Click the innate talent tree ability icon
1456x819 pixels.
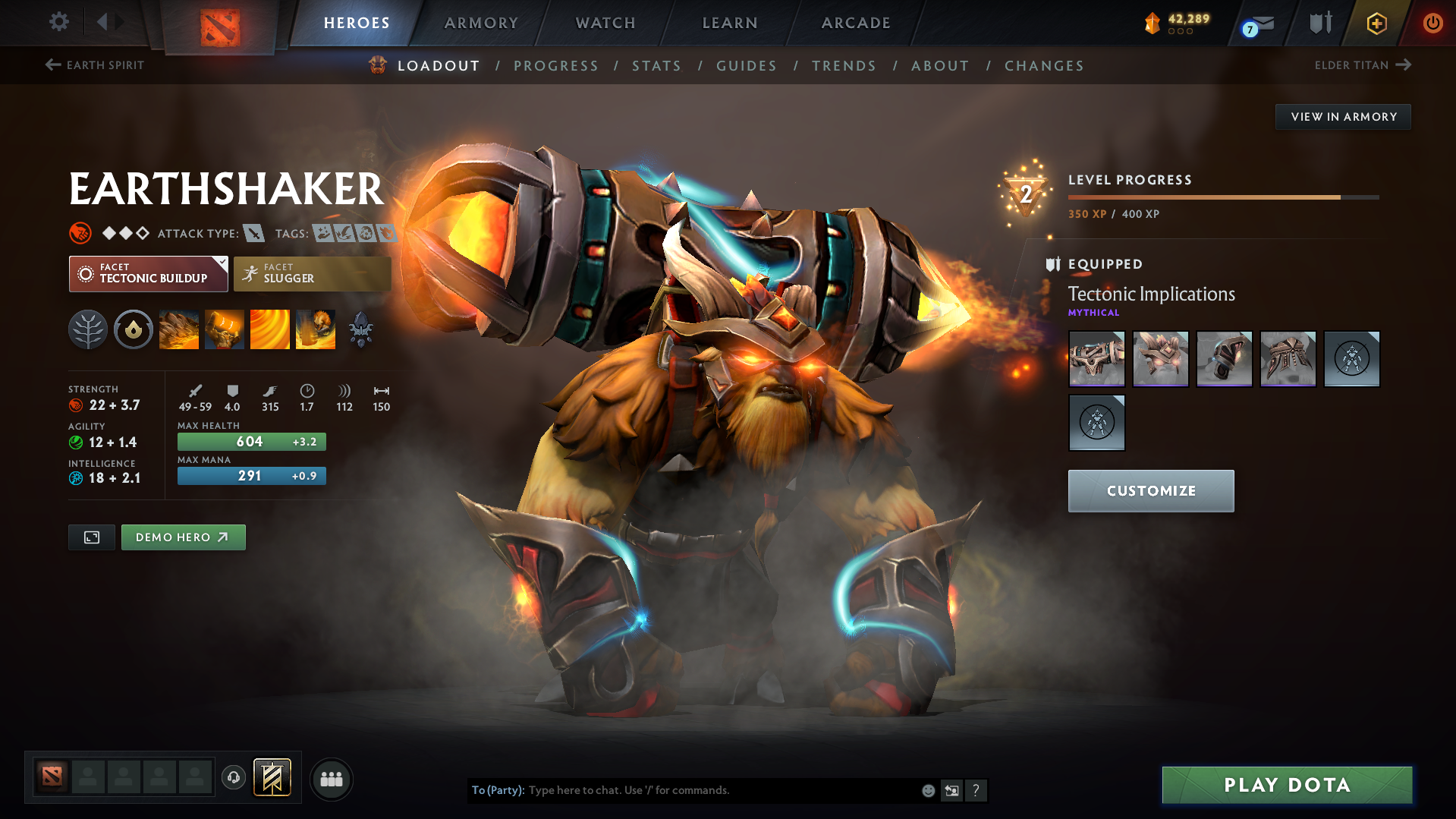pyautogui.click(x=88, y=329)
